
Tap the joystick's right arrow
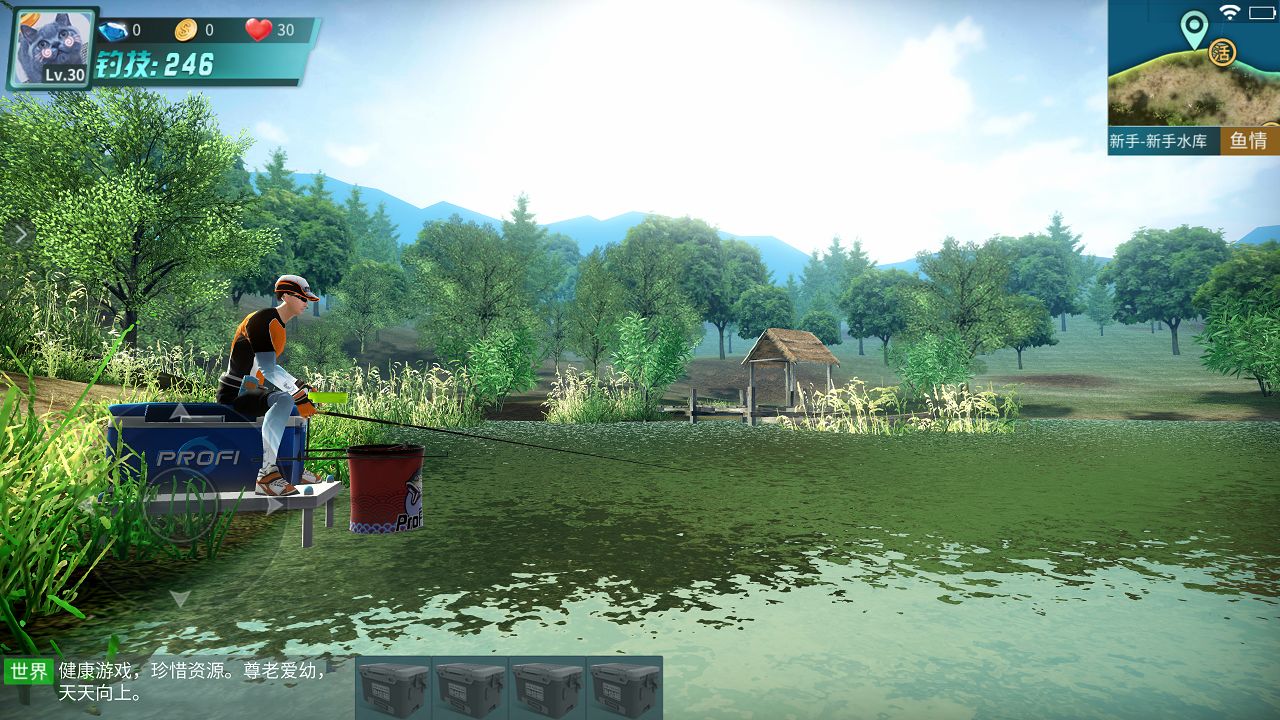pos(273,505)
